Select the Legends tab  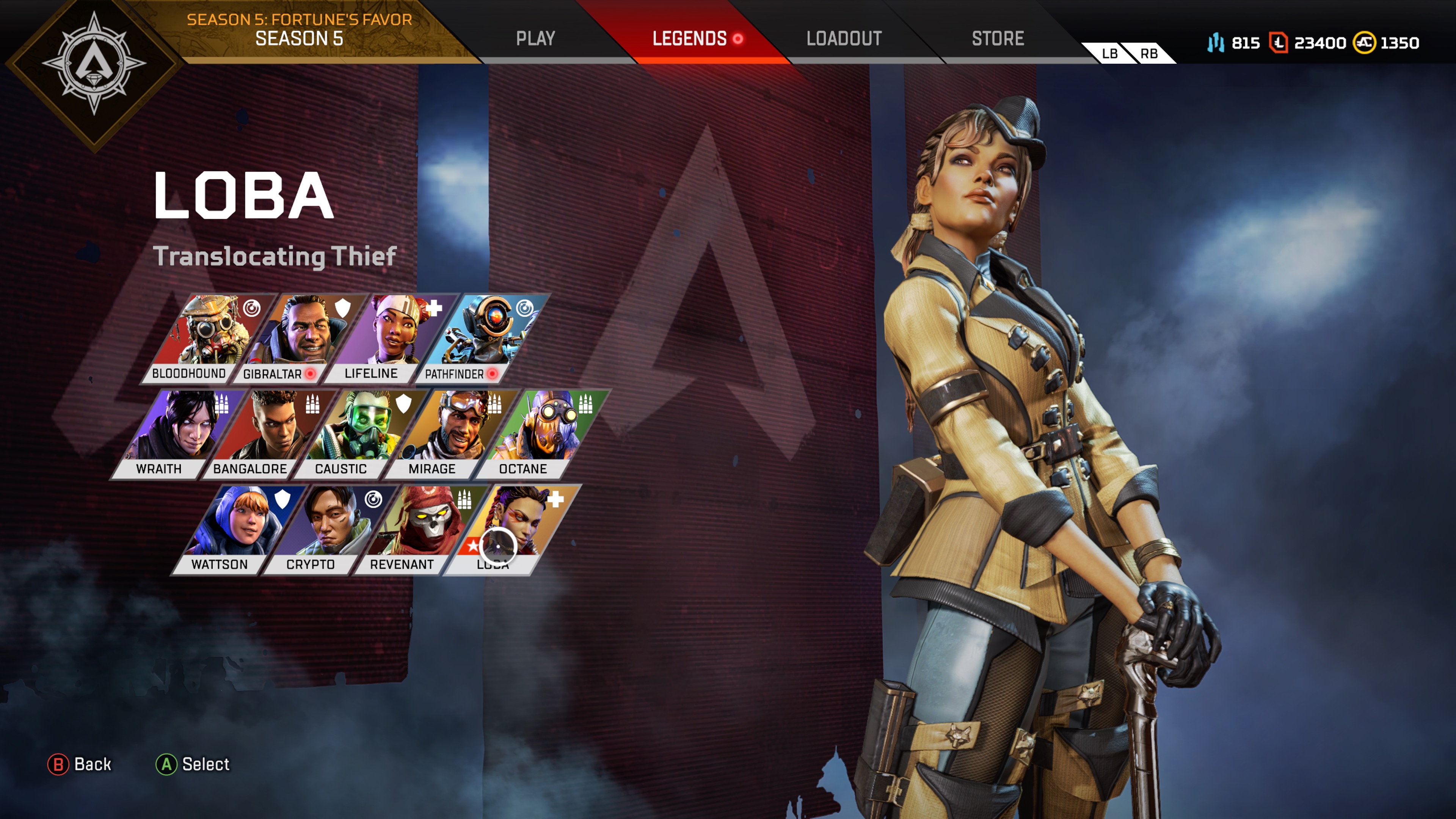[x=690, y=38]
